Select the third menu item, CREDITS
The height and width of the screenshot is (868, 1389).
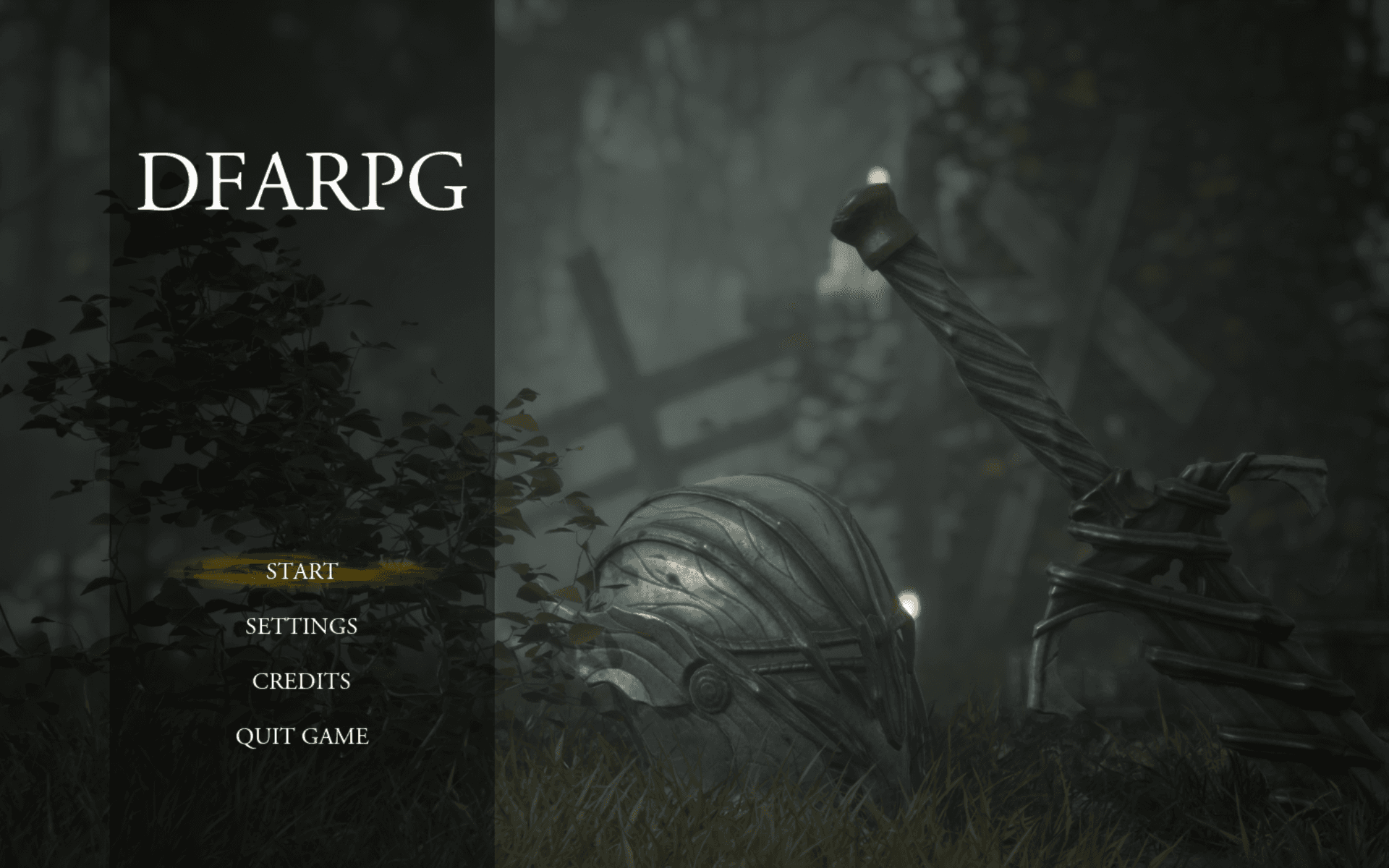pos(302,681)
